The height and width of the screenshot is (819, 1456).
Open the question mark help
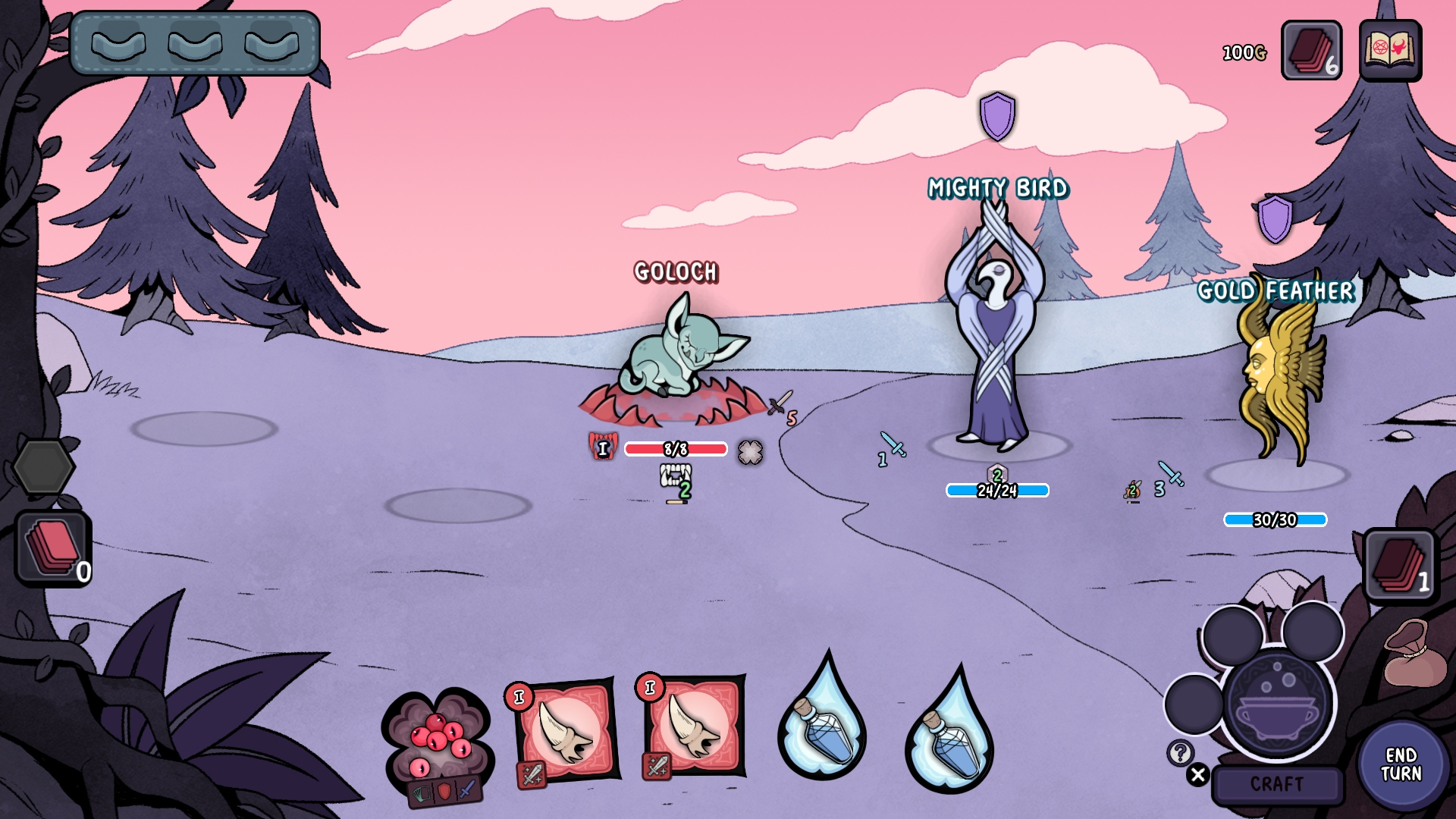pyautogui.click(x=1180, y=753)
